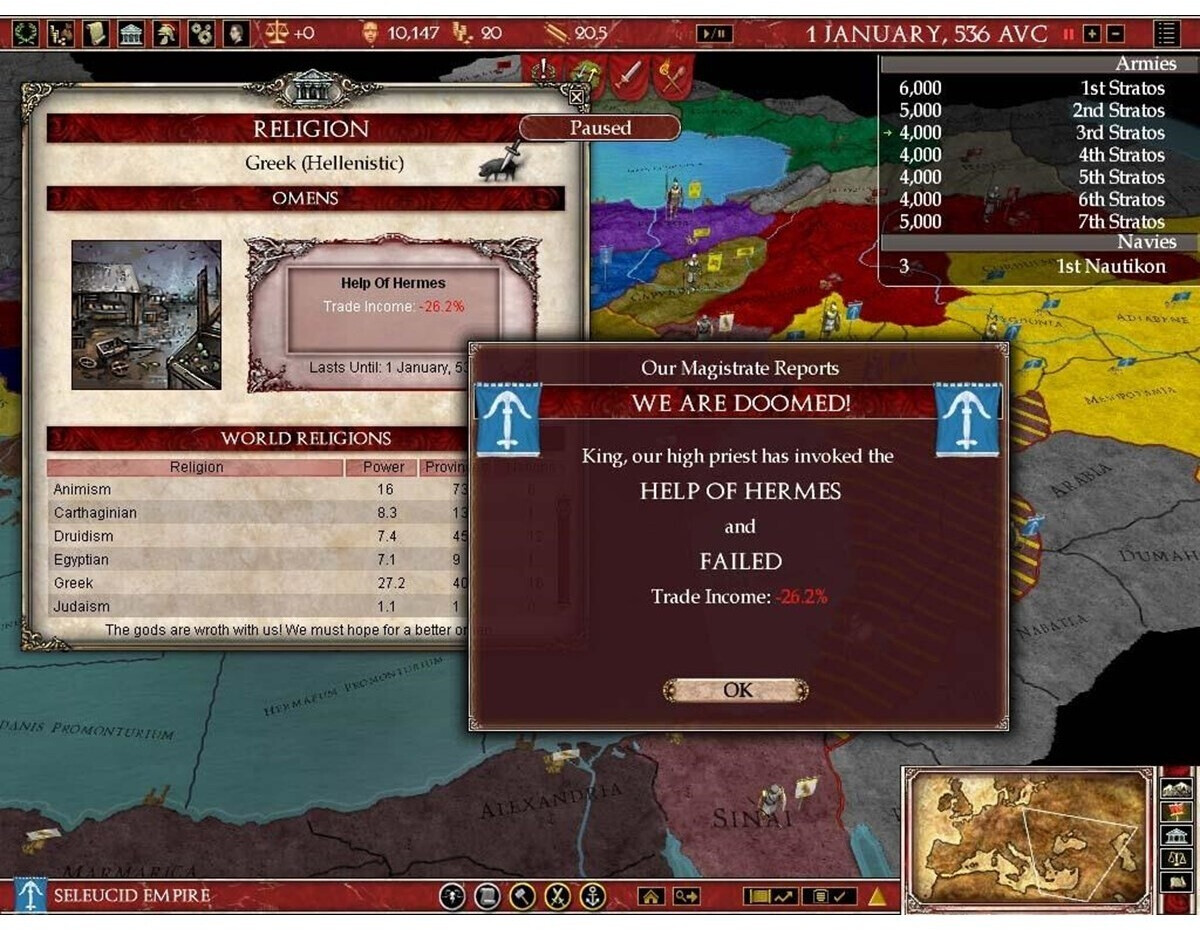
Task: Click the crossed swords icon on bottom bar
Action: pos(557,896)
